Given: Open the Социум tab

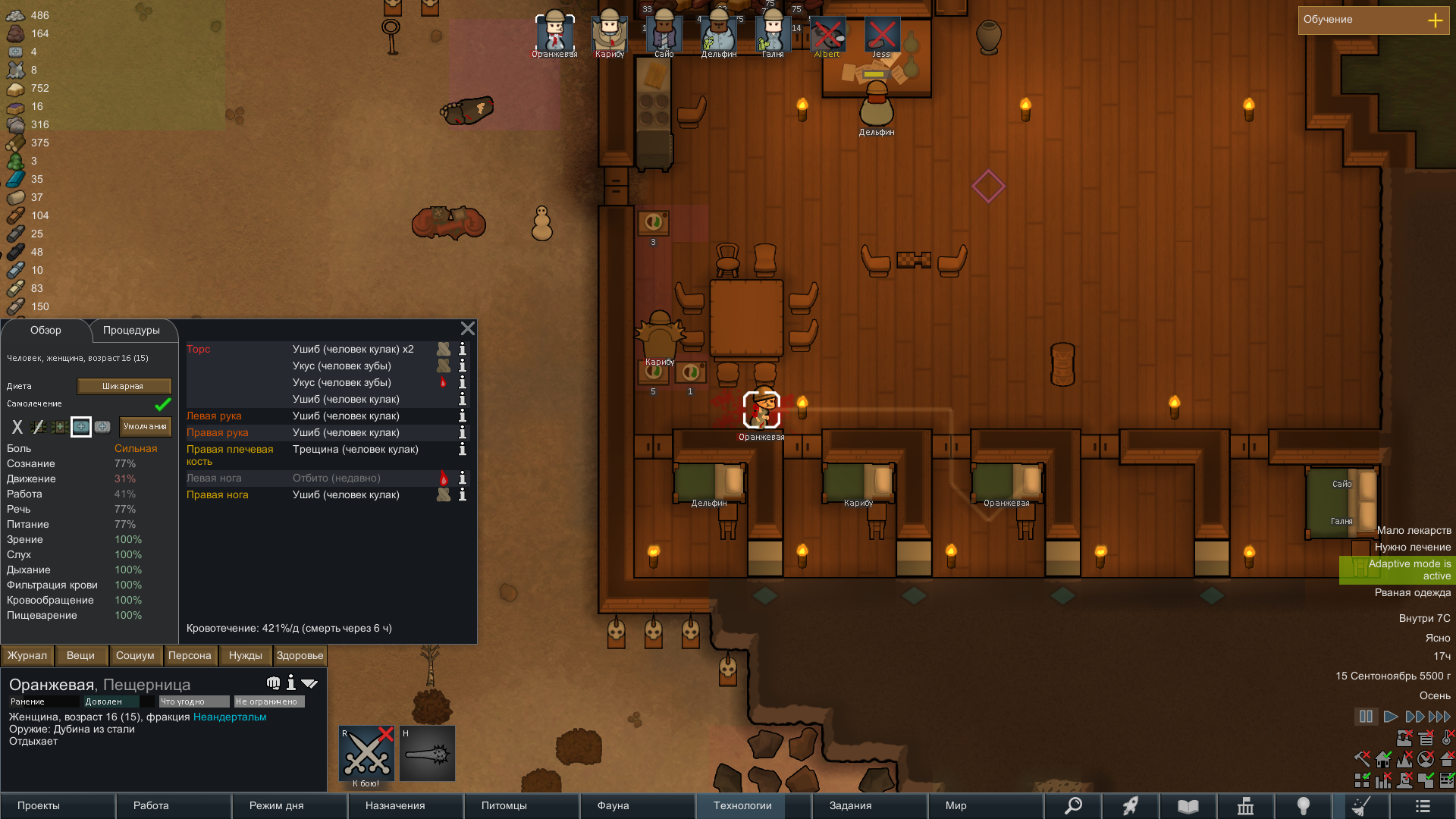Looking at the screenshot, I should [135, 656].
